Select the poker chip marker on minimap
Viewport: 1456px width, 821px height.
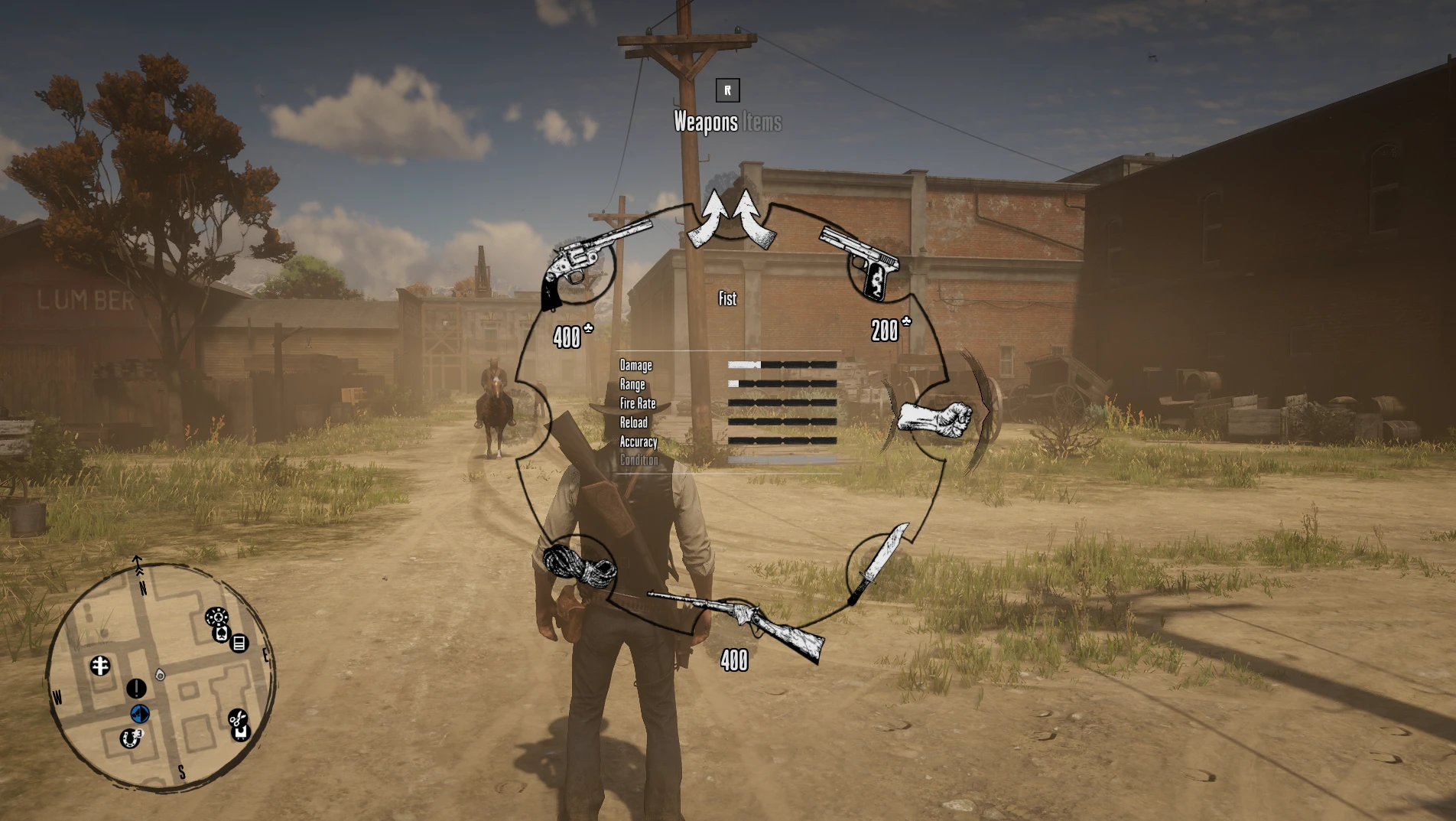pos(216,617)
